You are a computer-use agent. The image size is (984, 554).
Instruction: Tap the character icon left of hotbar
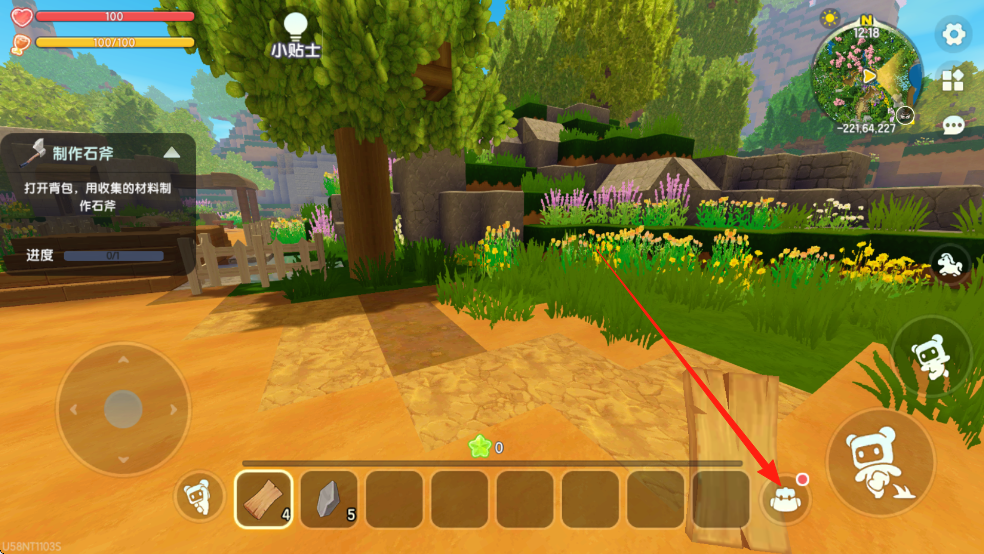[199, 497]
